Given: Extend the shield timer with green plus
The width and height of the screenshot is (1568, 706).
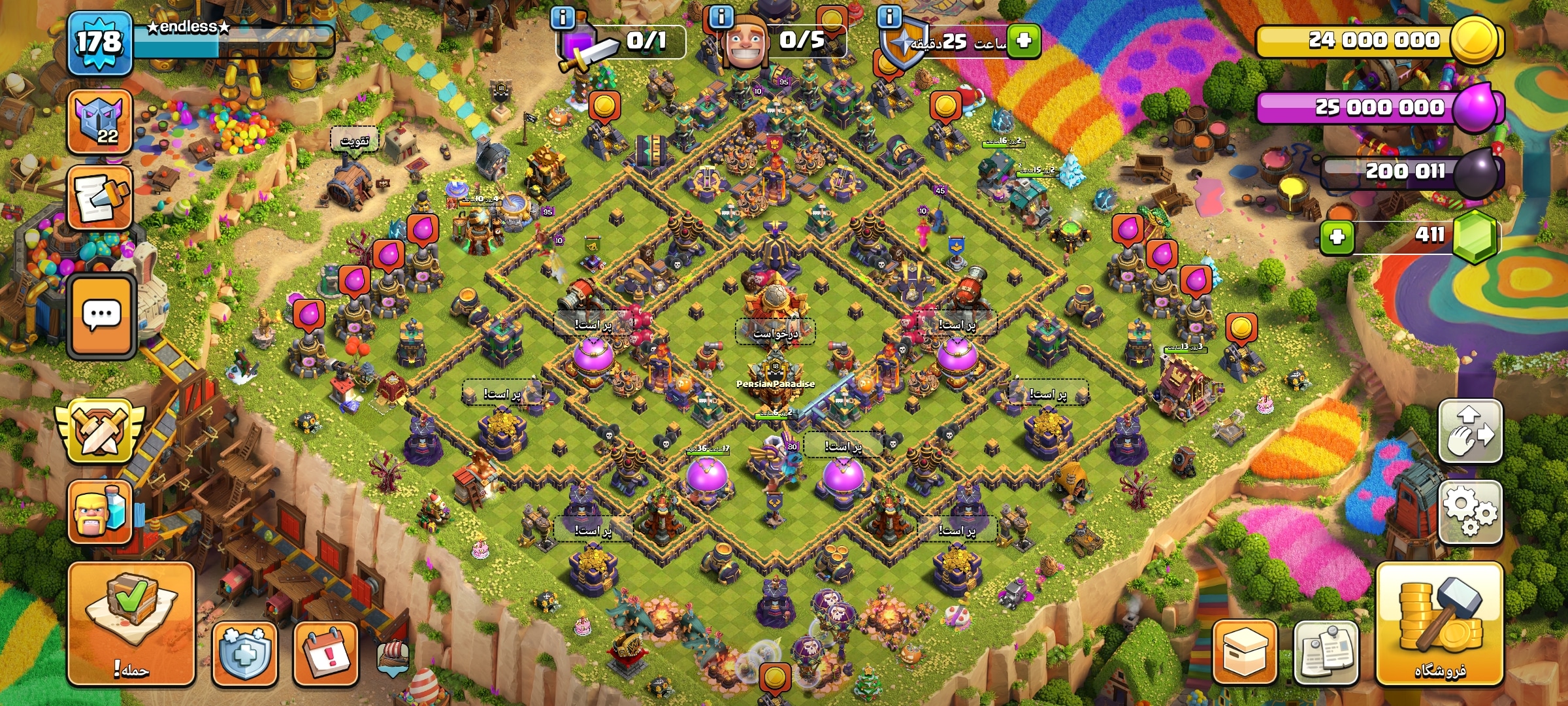Looking at the screenshot, I should 1023,41.
